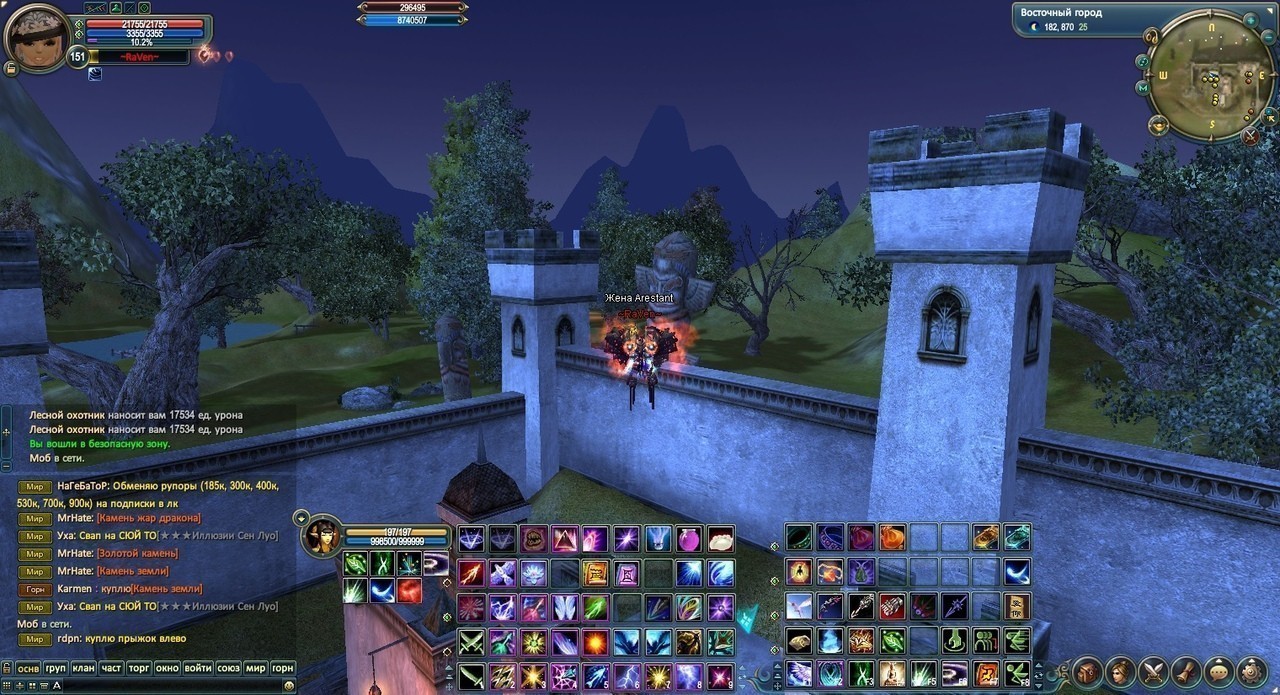Screen dimensions: 1280x695
Task: Use the pink potion flask hotbar slot
Action: coord(690,539)
